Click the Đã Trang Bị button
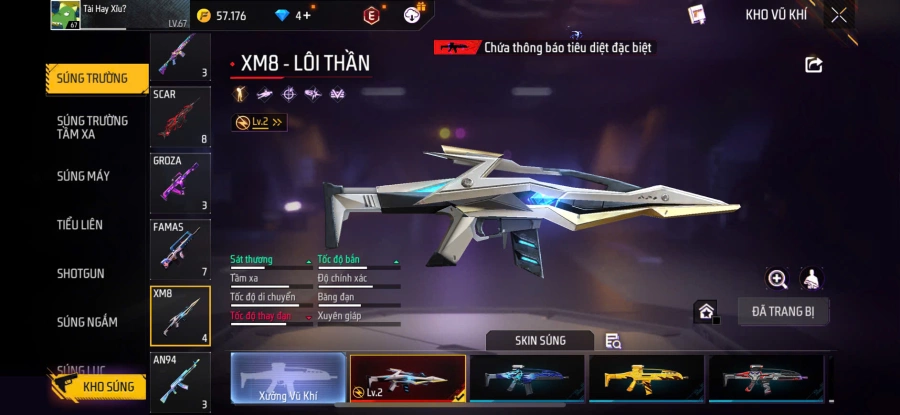The image size is (900, 415). pyautogui.click(x=783, y=311)
